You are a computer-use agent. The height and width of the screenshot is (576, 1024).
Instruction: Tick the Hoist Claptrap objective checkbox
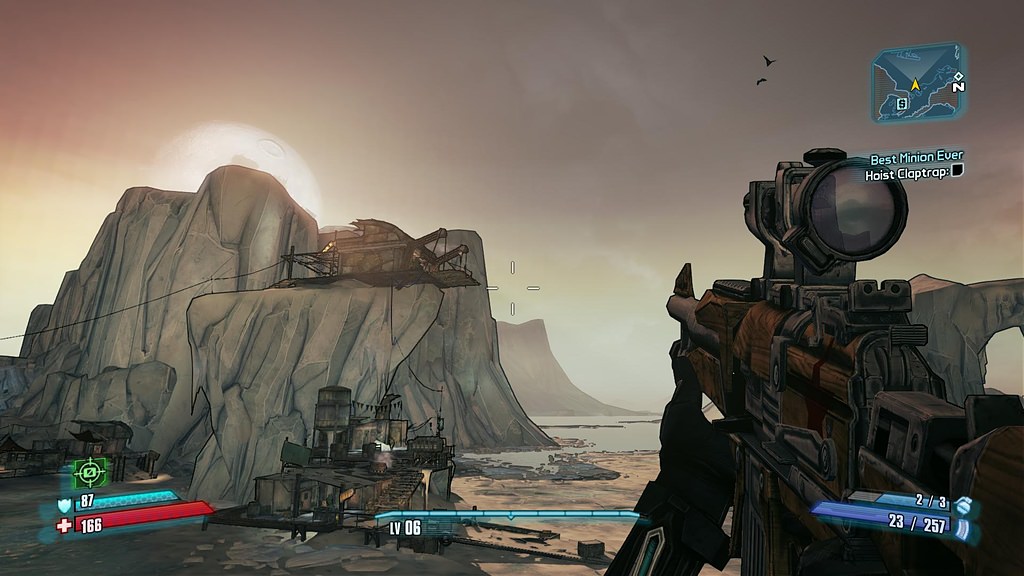click(957, 173)
